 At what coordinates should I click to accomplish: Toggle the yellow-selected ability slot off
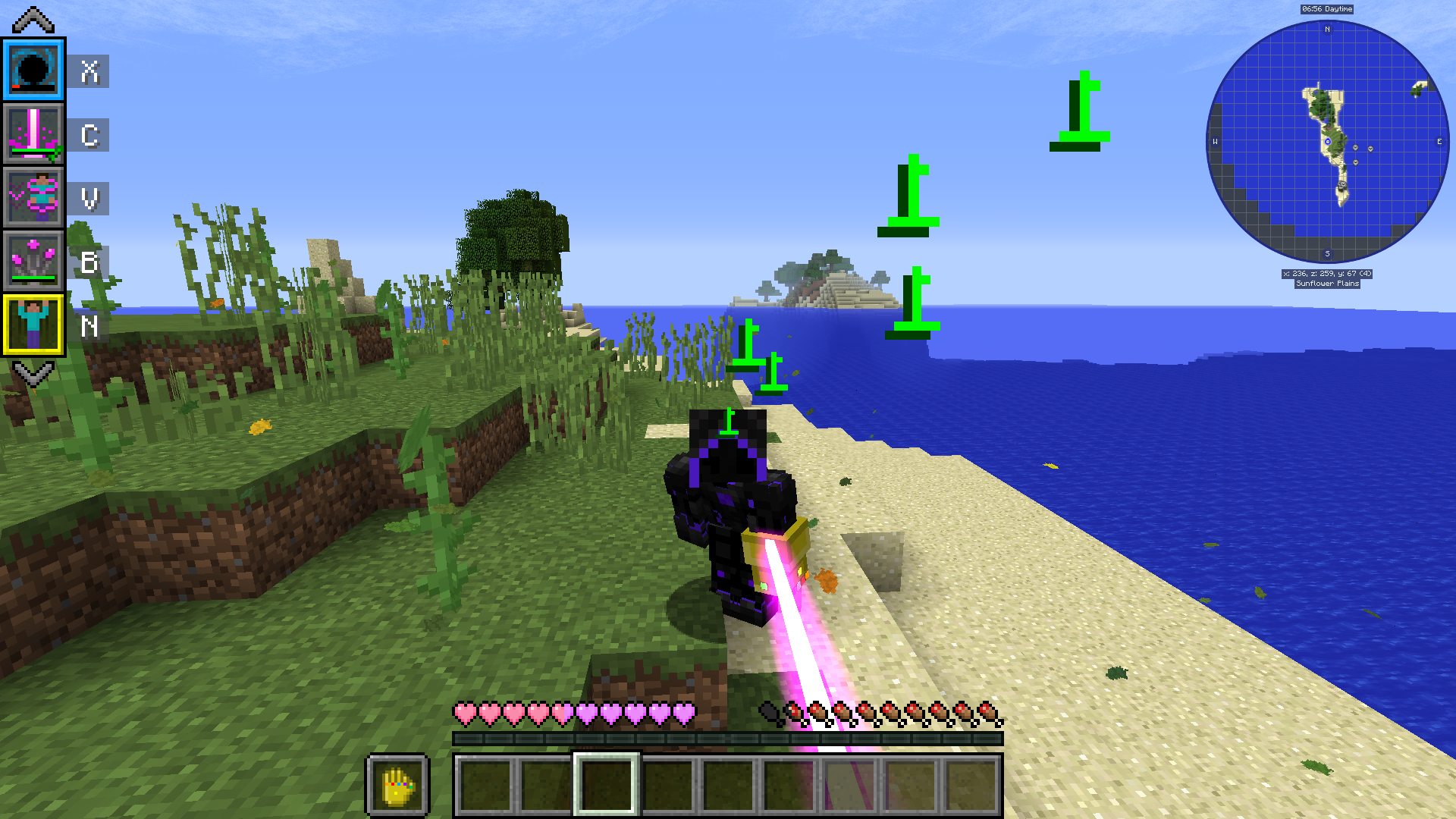click(32, 325)
